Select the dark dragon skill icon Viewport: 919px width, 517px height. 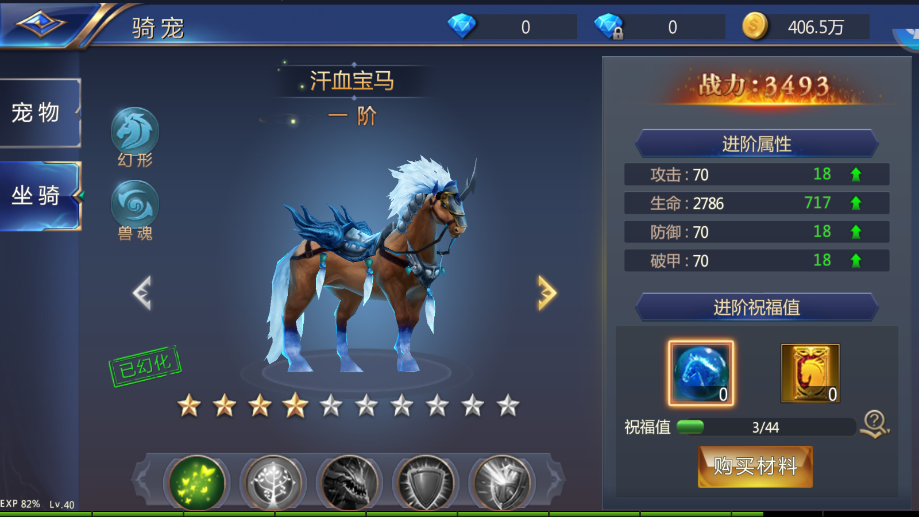point(348,482)
